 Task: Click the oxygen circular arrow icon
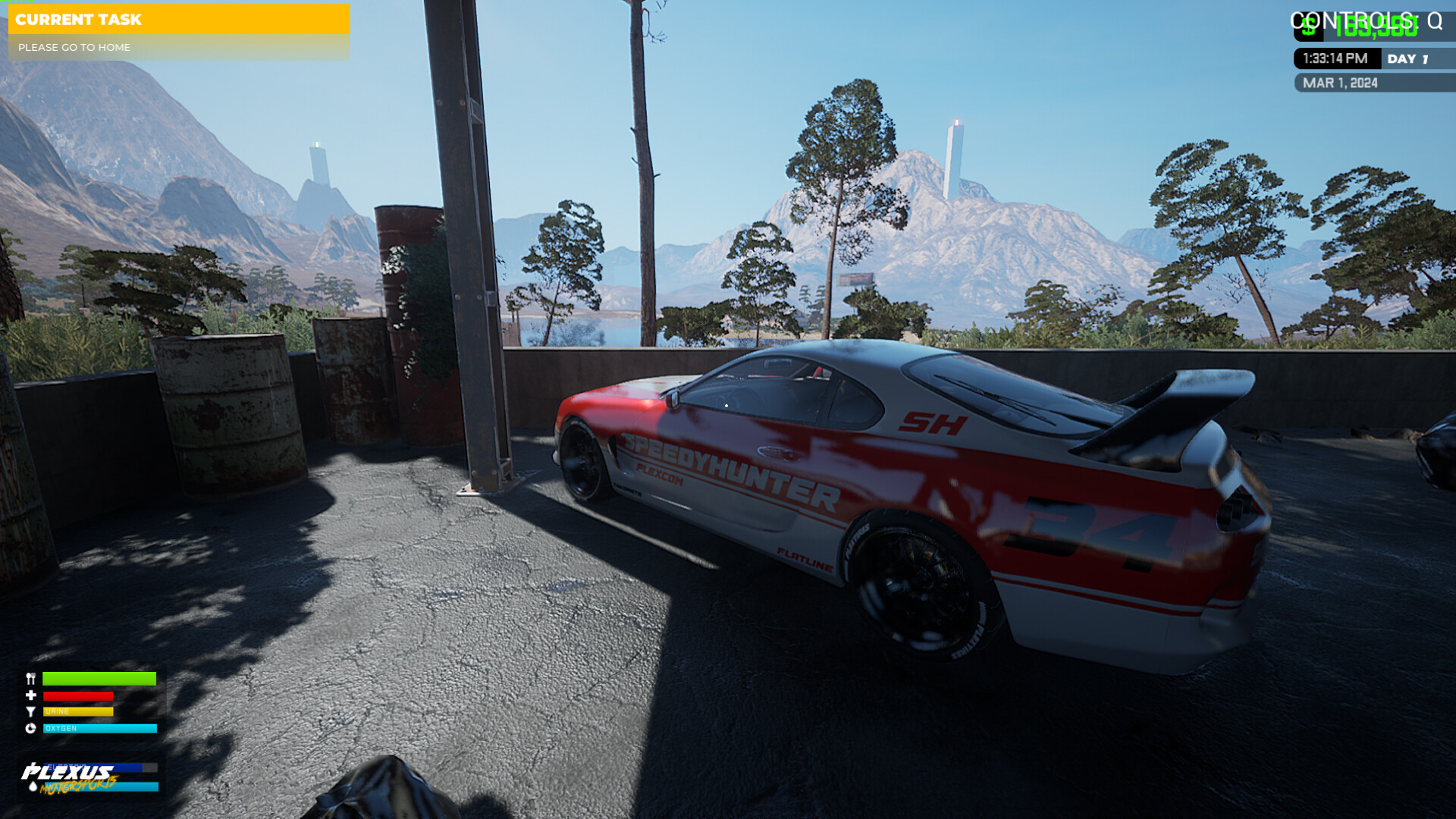click(x=30, y=728)
